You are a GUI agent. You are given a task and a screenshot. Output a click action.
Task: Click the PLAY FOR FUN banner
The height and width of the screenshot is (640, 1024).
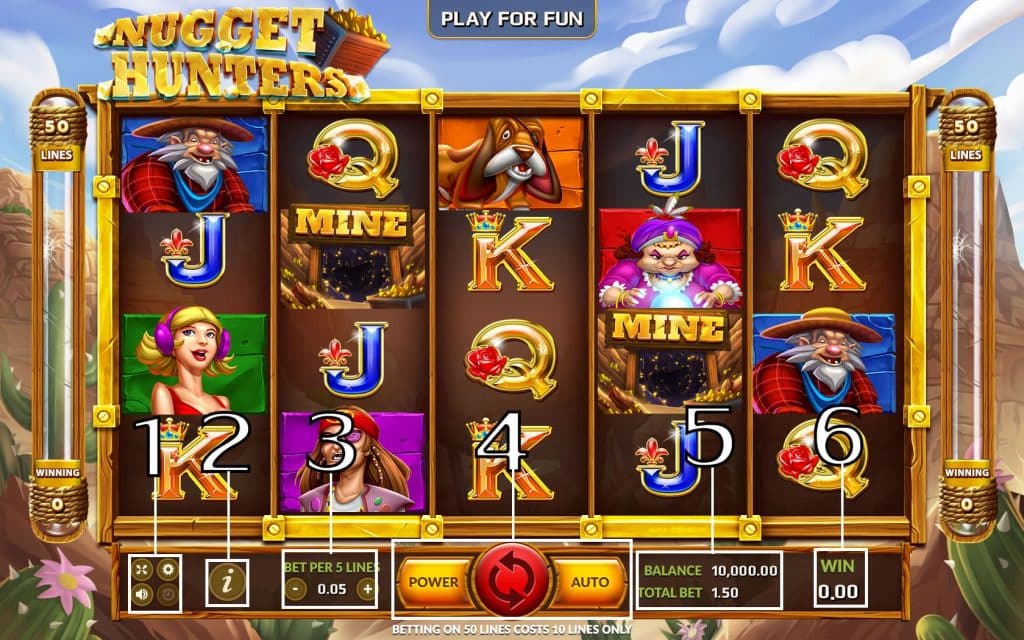[x=512, y=18]
